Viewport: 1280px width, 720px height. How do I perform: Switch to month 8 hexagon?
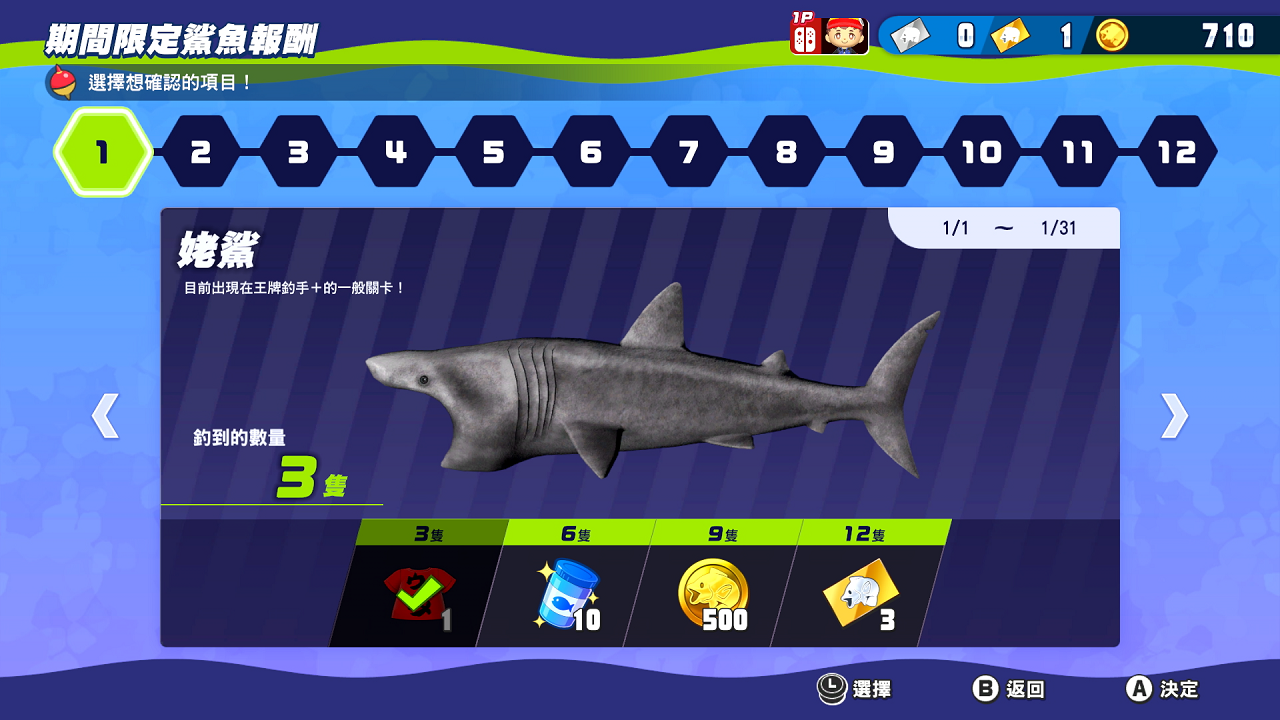click(x=787, y=152)
